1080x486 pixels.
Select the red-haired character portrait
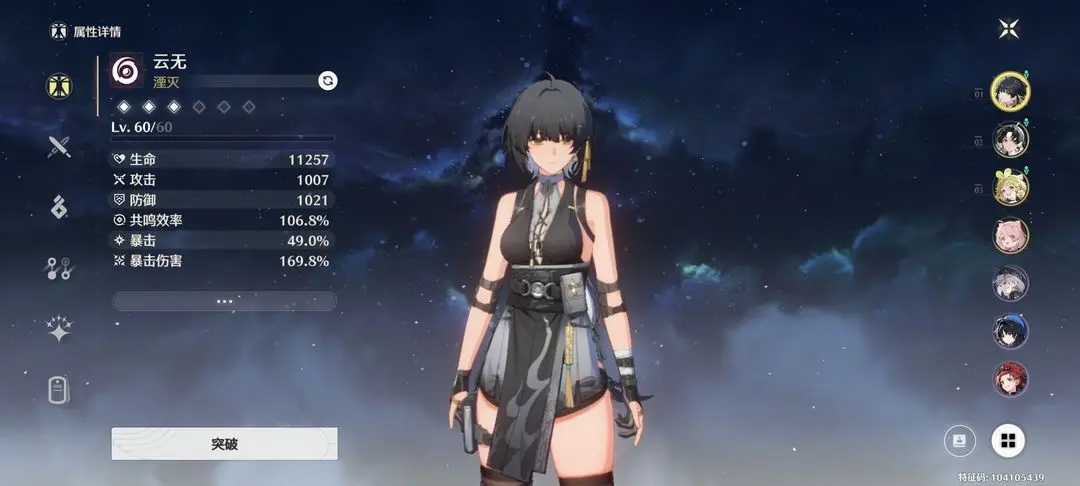tap(1010, 379)
